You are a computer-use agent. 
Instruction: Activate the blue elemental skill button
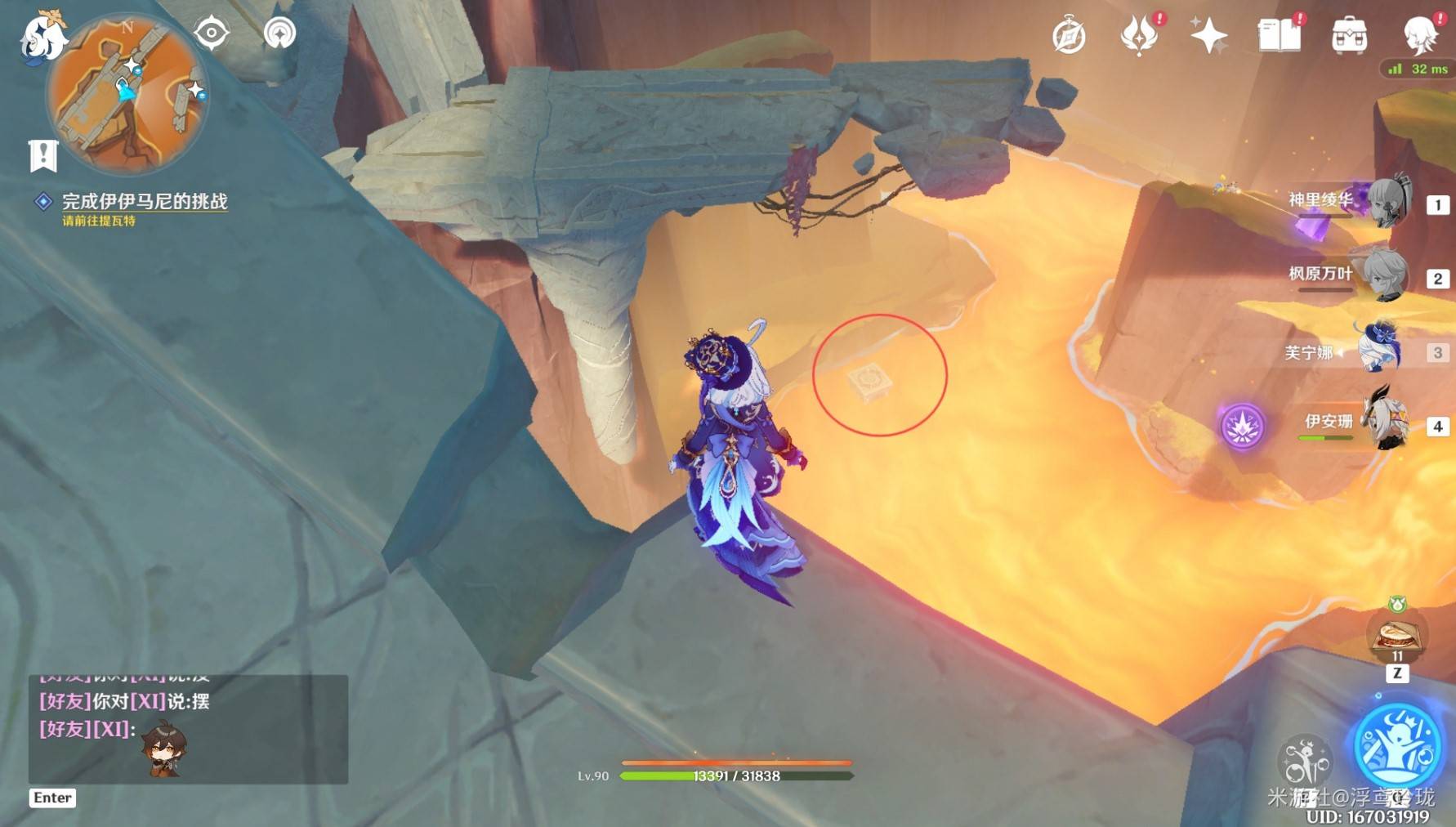pyautogui.click(x=1397, y=744)
